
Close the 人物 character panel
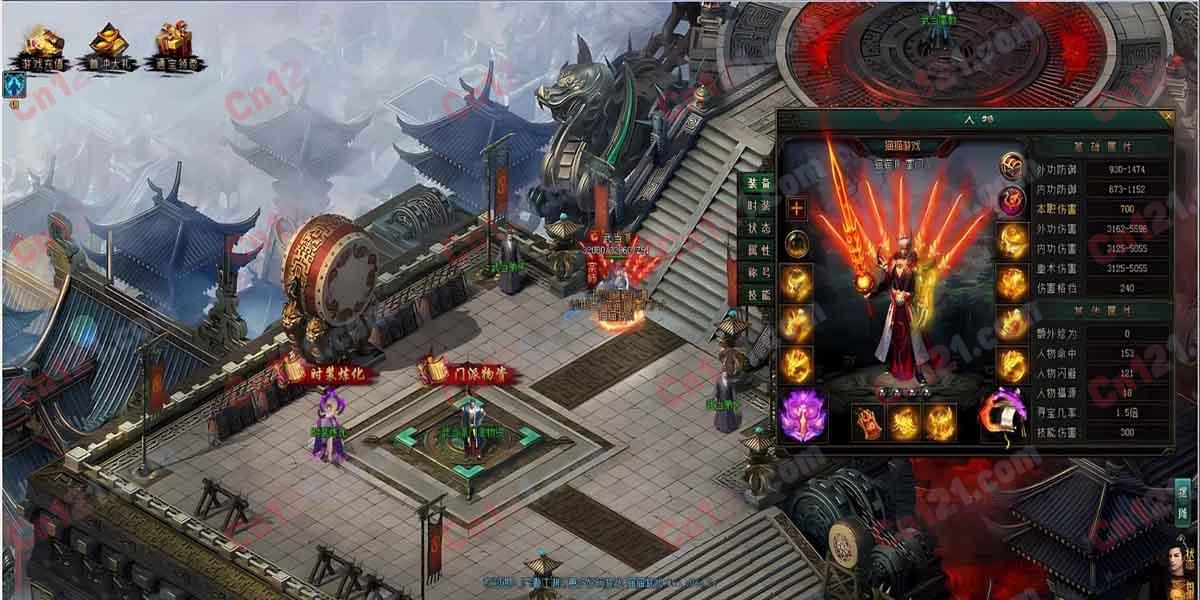click(1166, 118)
